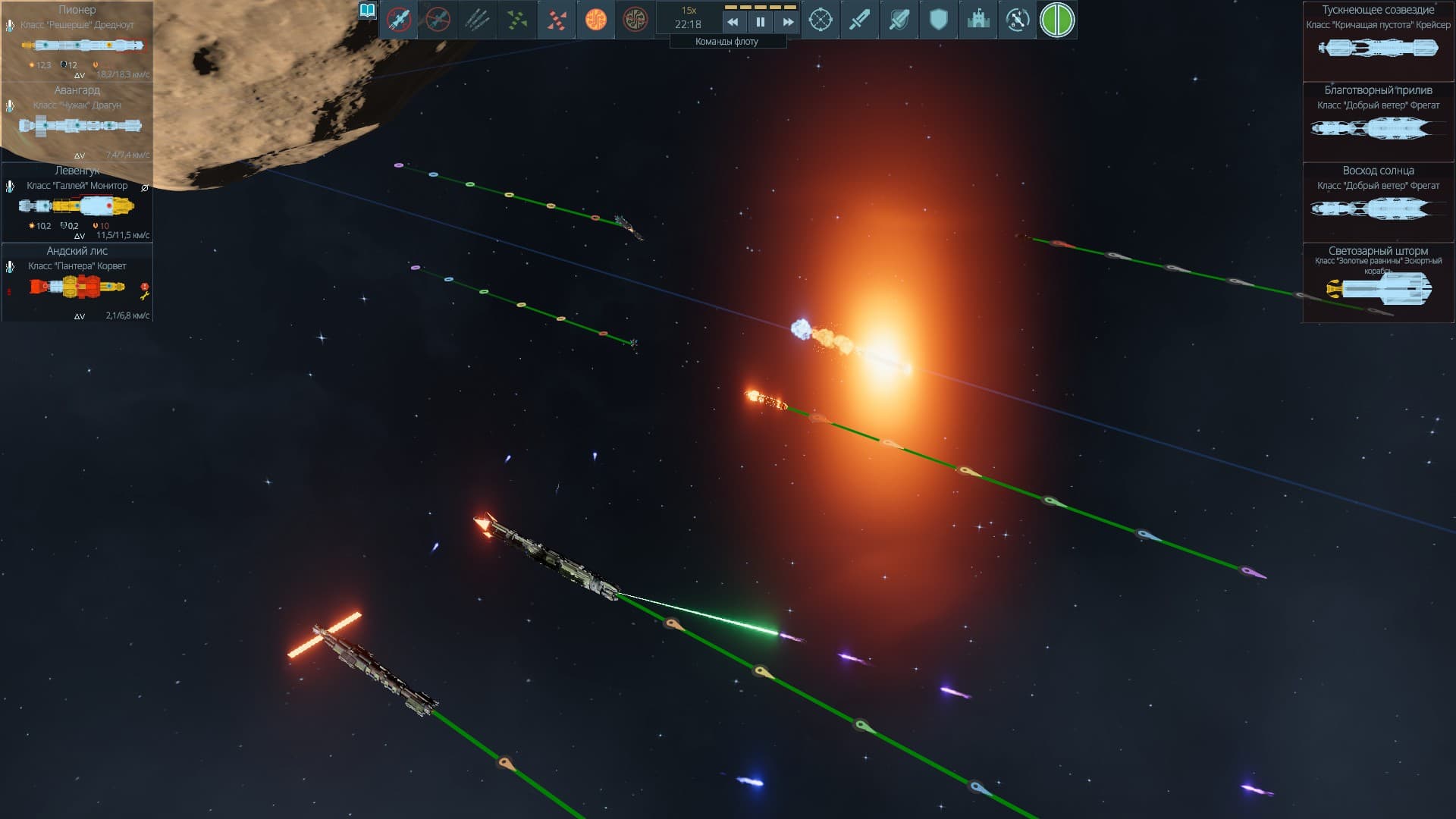The width and height of the screenshot is (1456, 819).
Task: Select the Андский лис corvette card
Action: pyautogui.click(x=77, y=282)
